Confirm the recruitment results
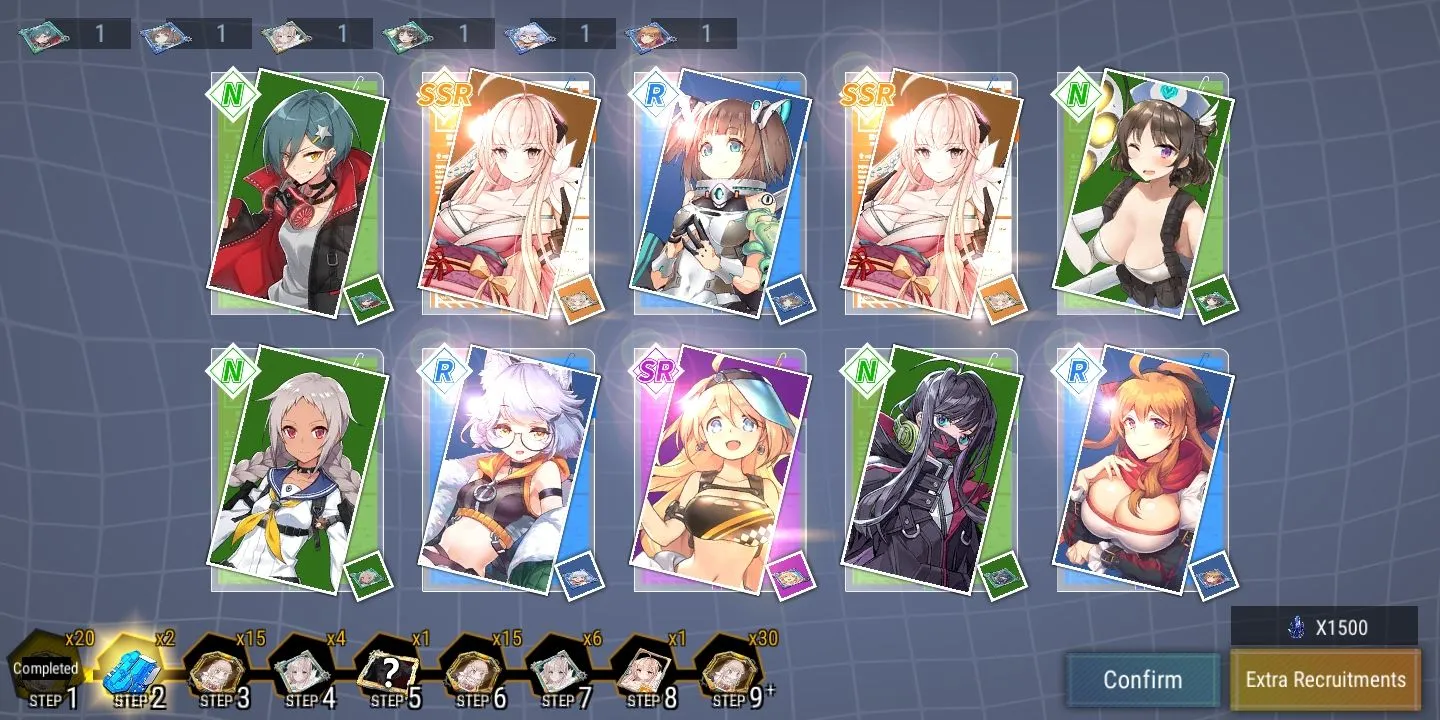 pyautogui.click(x=1142, y=680)
